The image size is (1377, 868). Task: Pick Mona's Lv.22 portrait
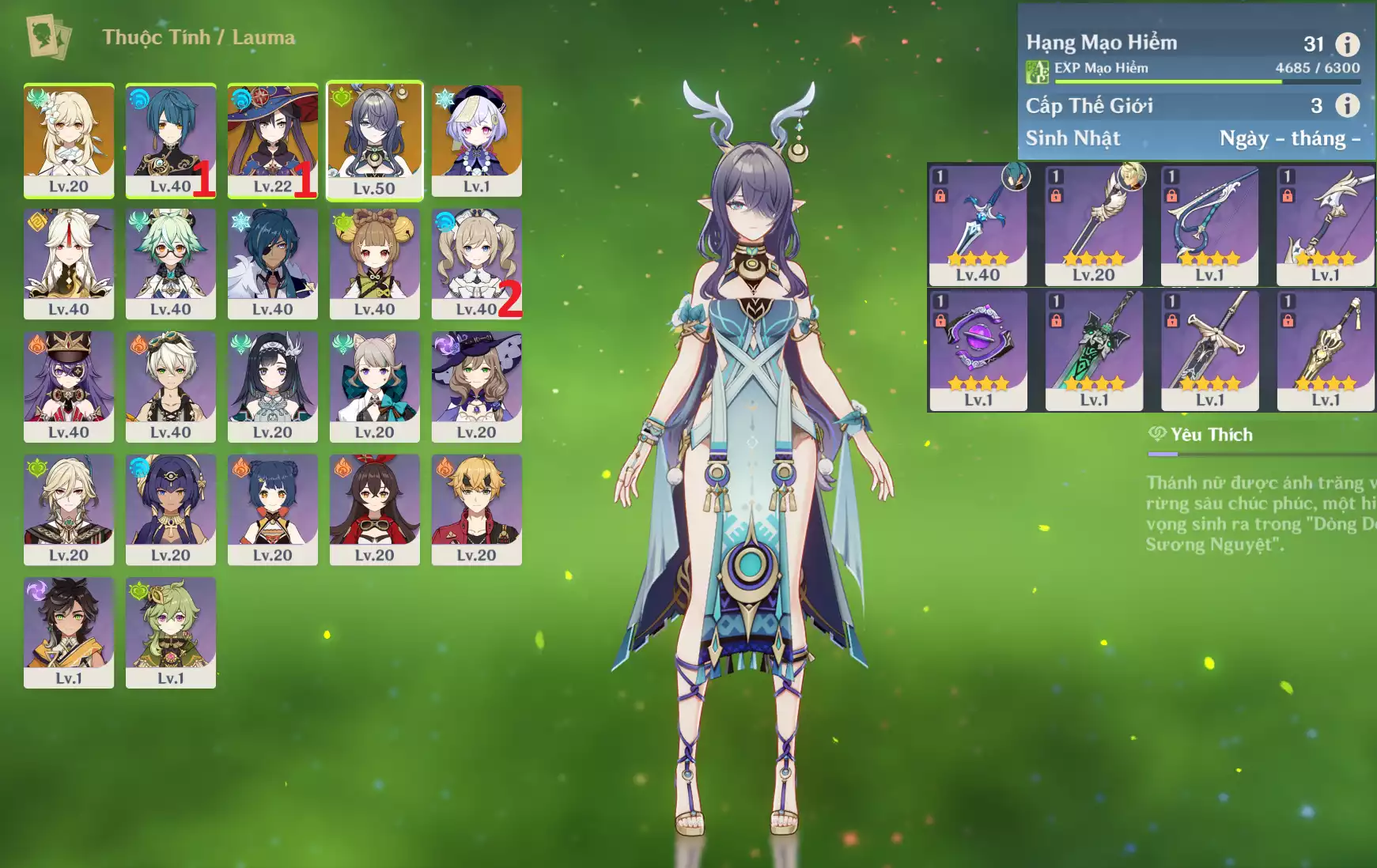272,140
